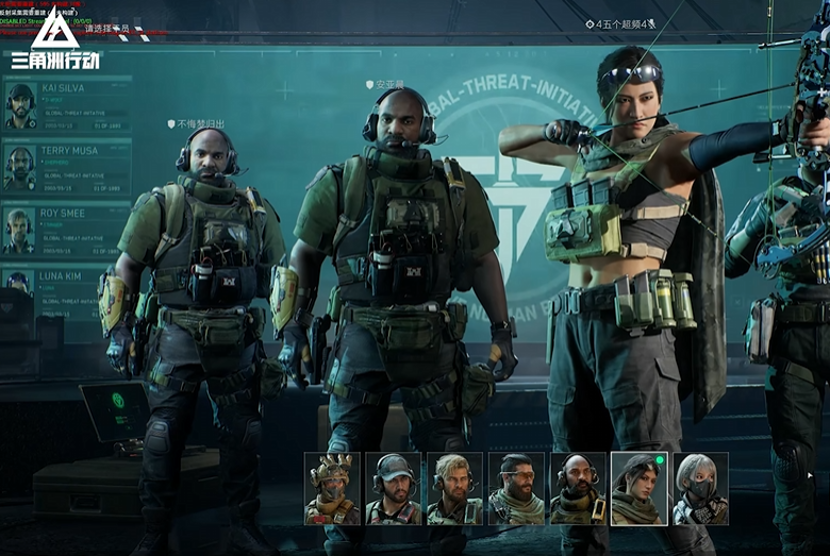Viewport: 830px width, 556px height.
Task: Select the helmeted operator with camo face mask
Action: click(x=332, y=488)
